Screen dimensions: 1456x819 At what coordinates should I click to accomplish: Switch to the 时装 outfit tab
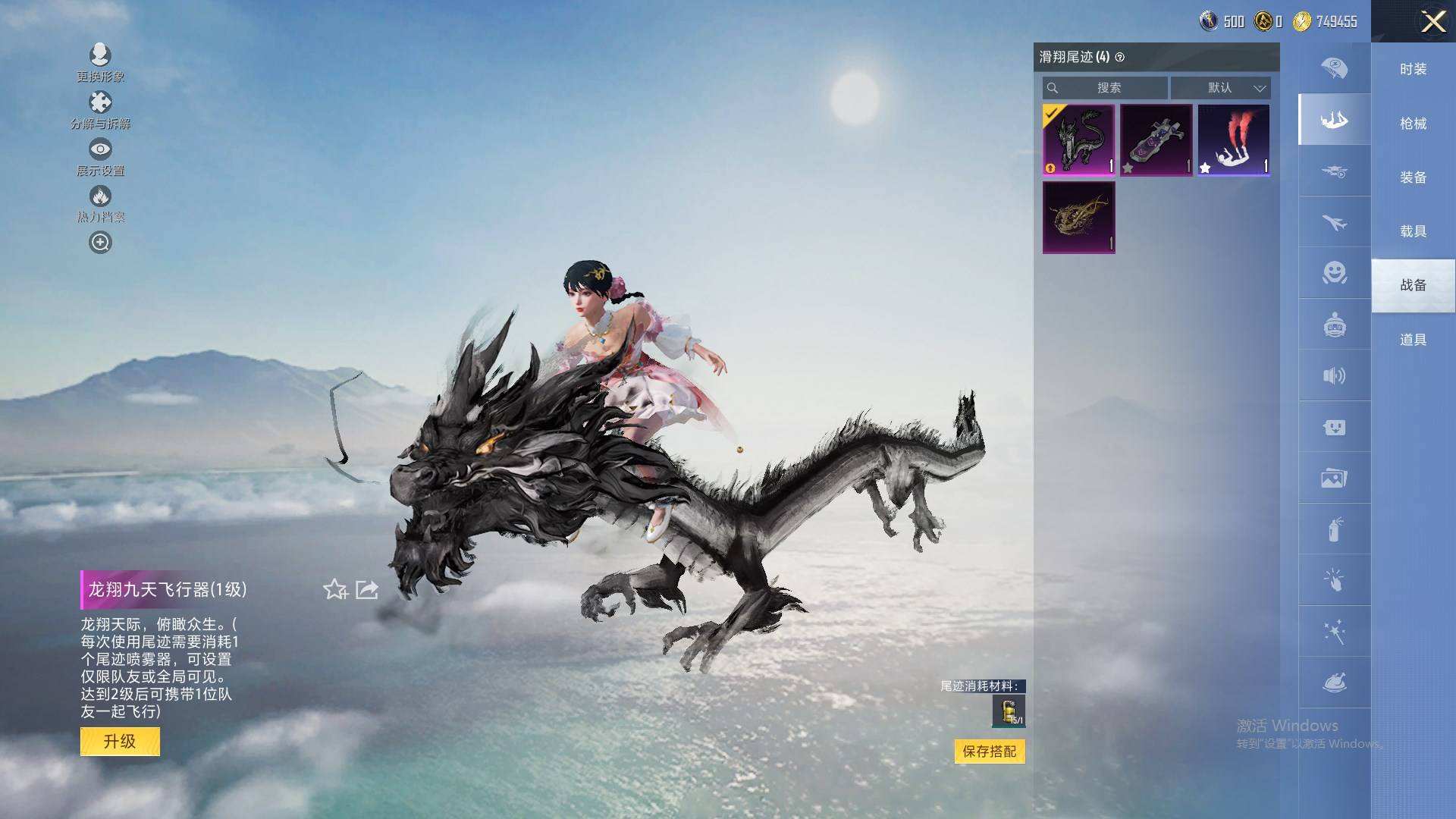[x=1413, y=69]
